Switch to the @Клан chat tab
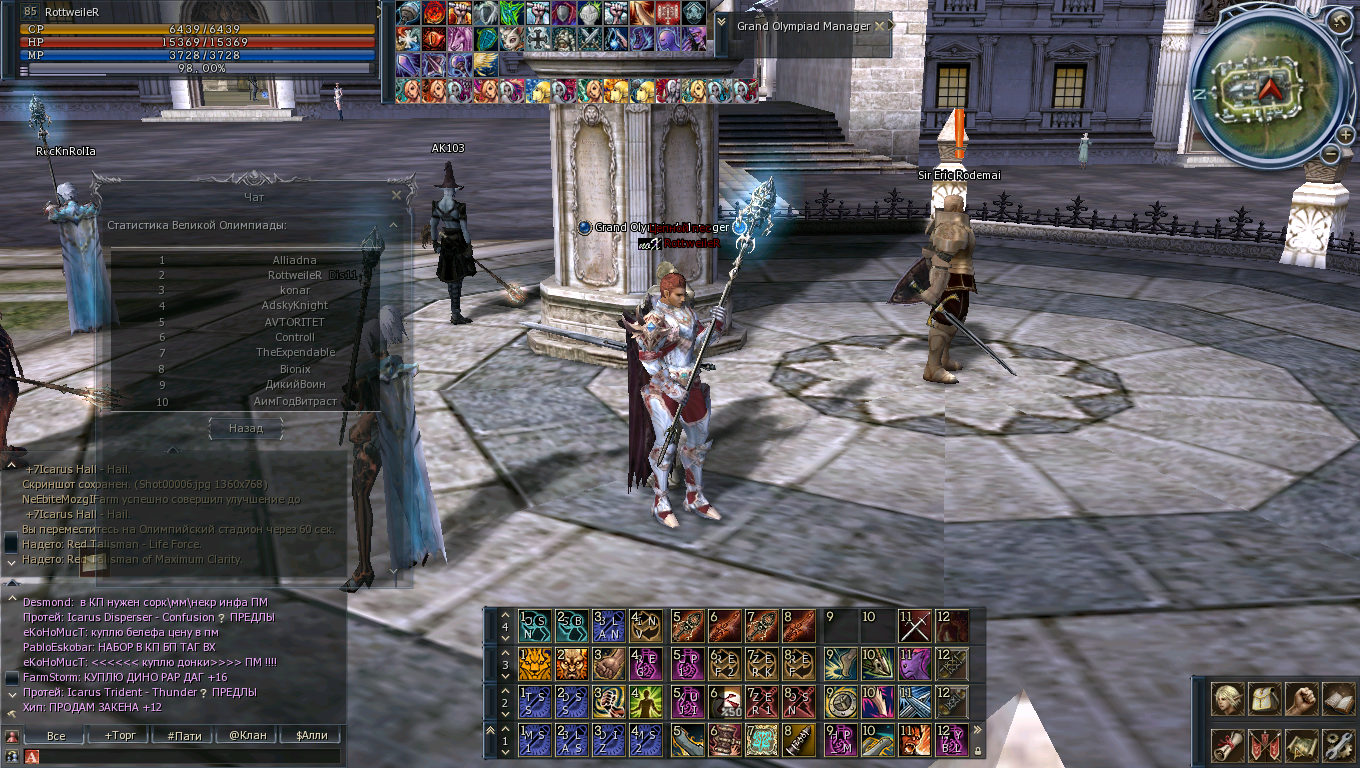The width and height of the screenshot is (1360, 768). pyautogui.click(x=248, y=736)
